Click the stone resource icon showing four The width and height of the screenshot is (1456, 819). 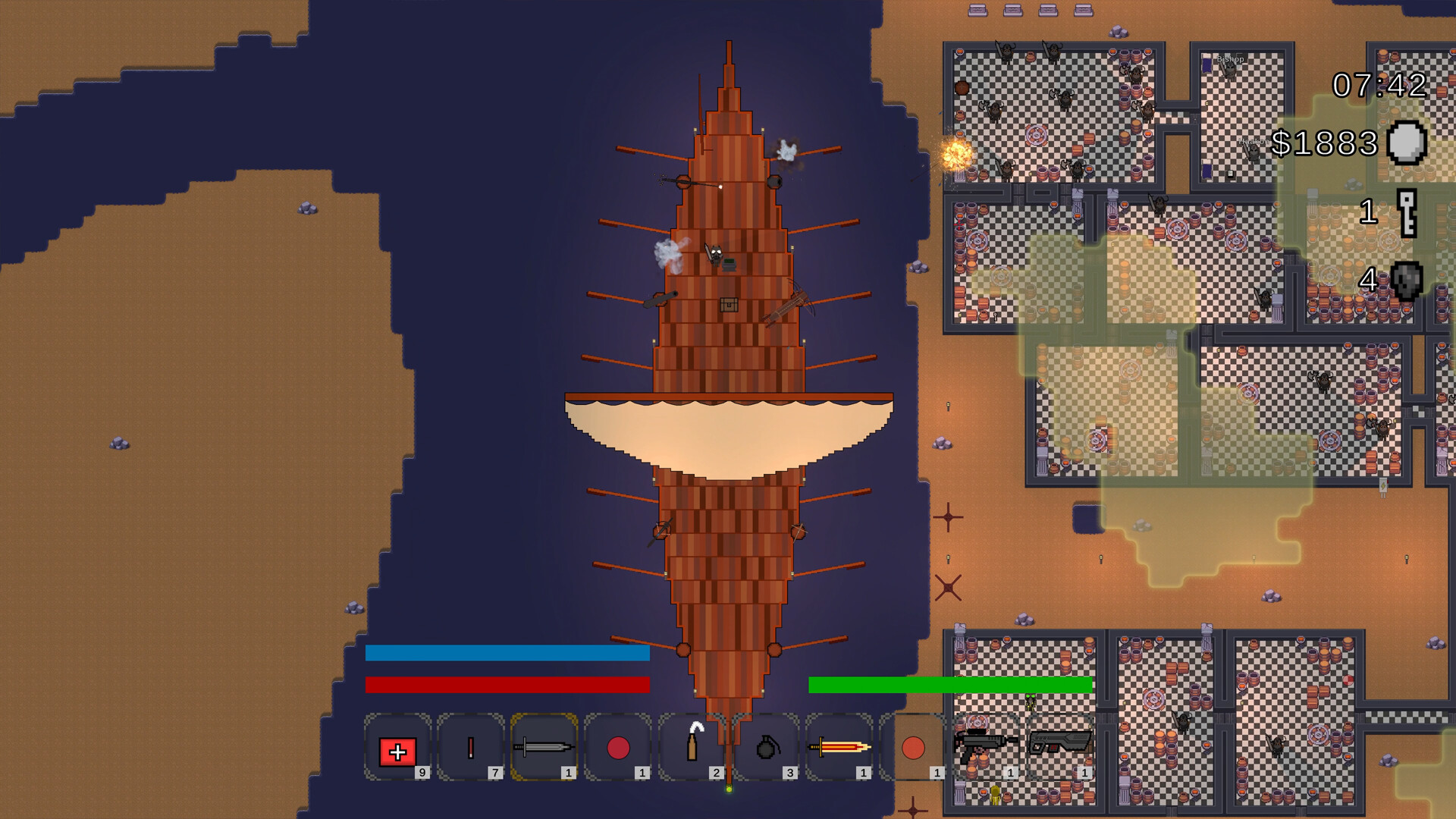pos(1407,278)
